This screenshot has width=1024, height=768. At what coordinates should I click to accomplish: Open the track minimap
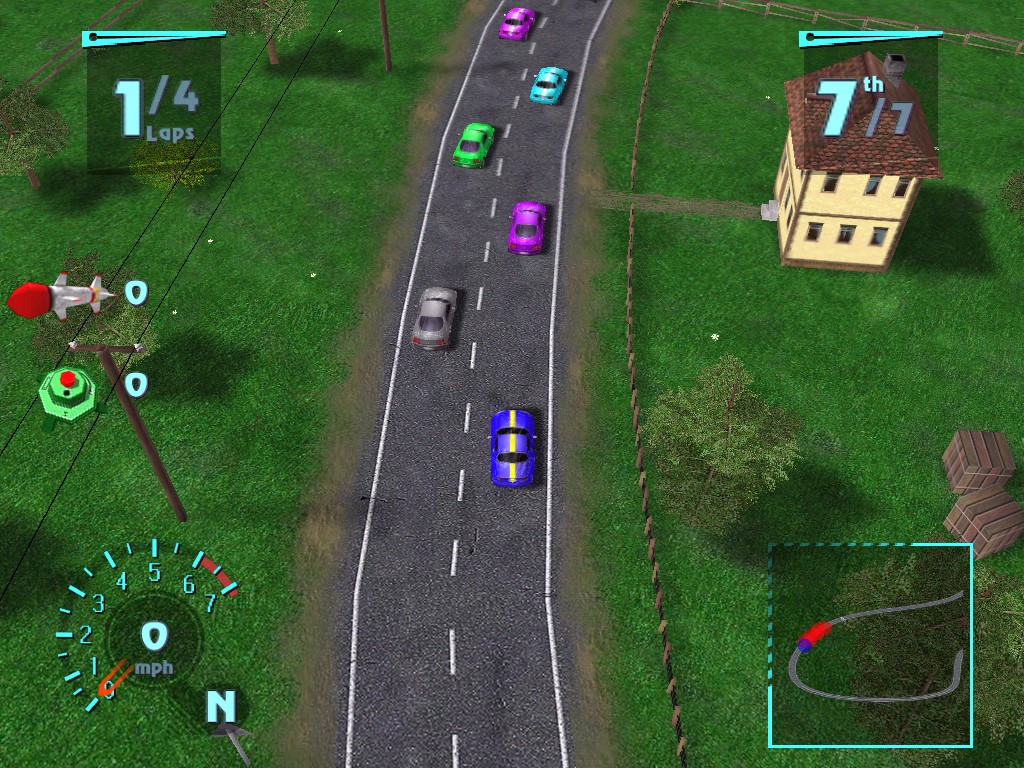(870, 645)
